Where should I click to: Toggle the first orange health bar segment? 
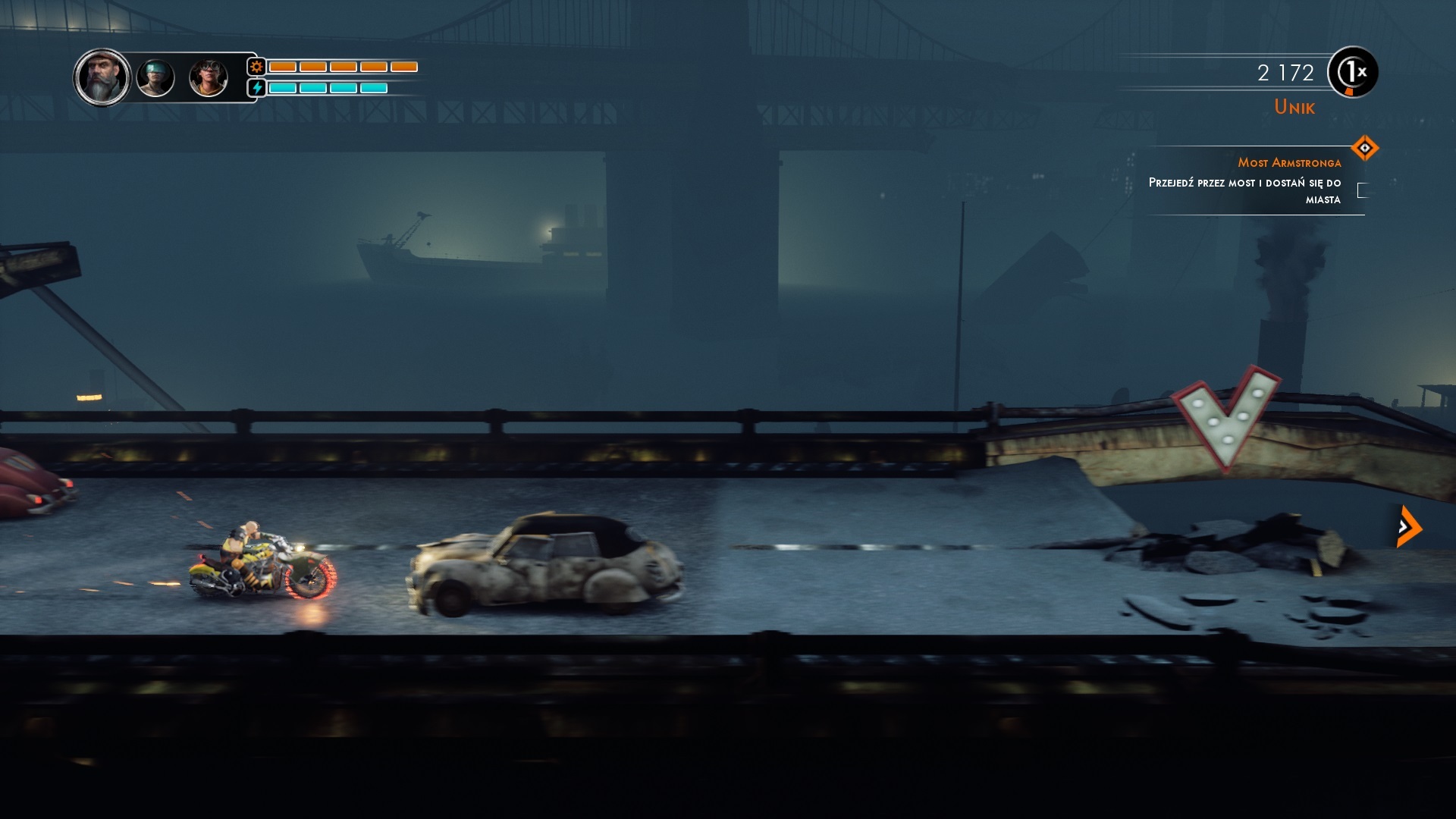pos(281,67)
